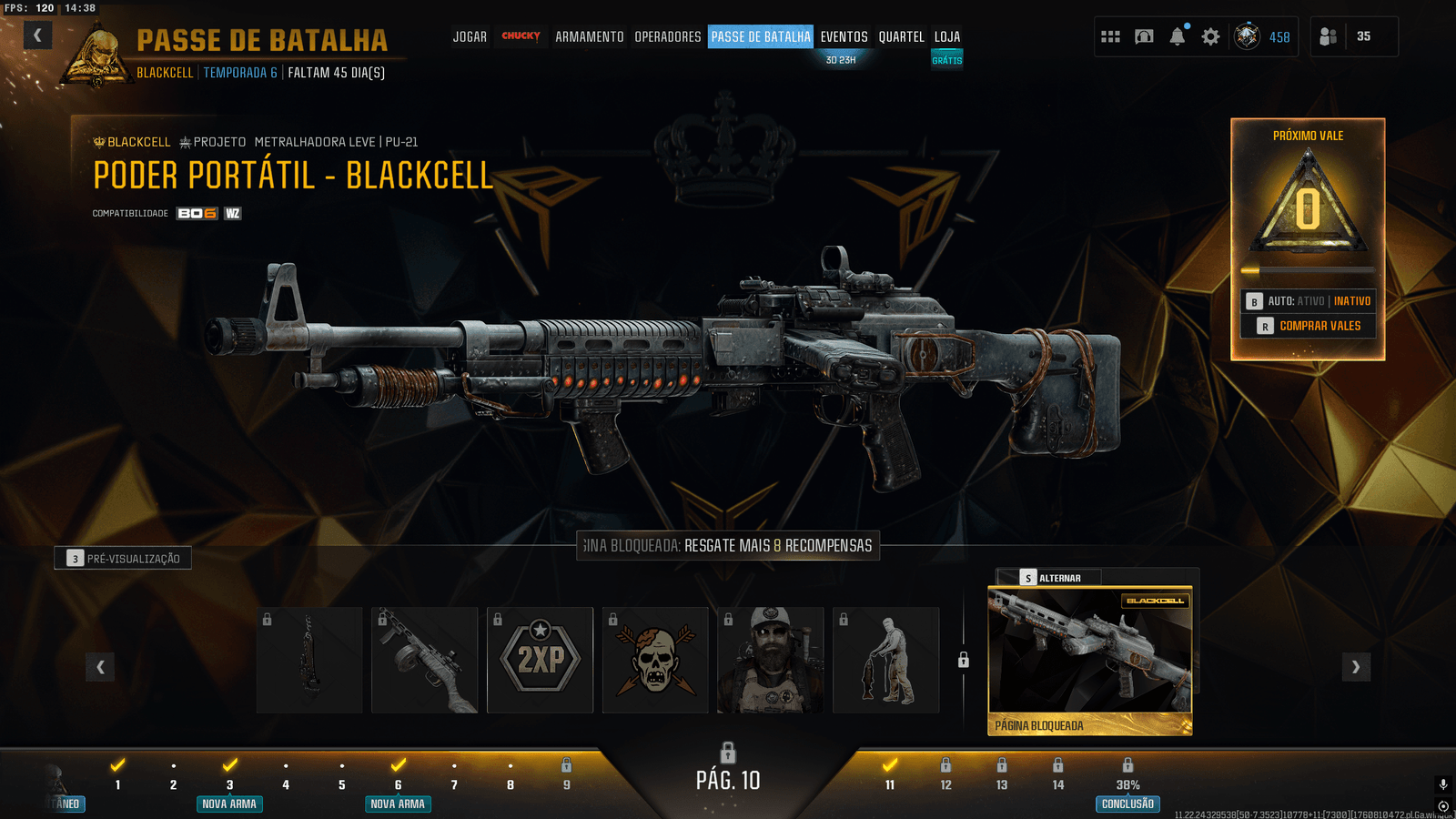This screenshot has height=819, width=1456.
Task: Check the notifications bell
Action: click(1177, 36)
